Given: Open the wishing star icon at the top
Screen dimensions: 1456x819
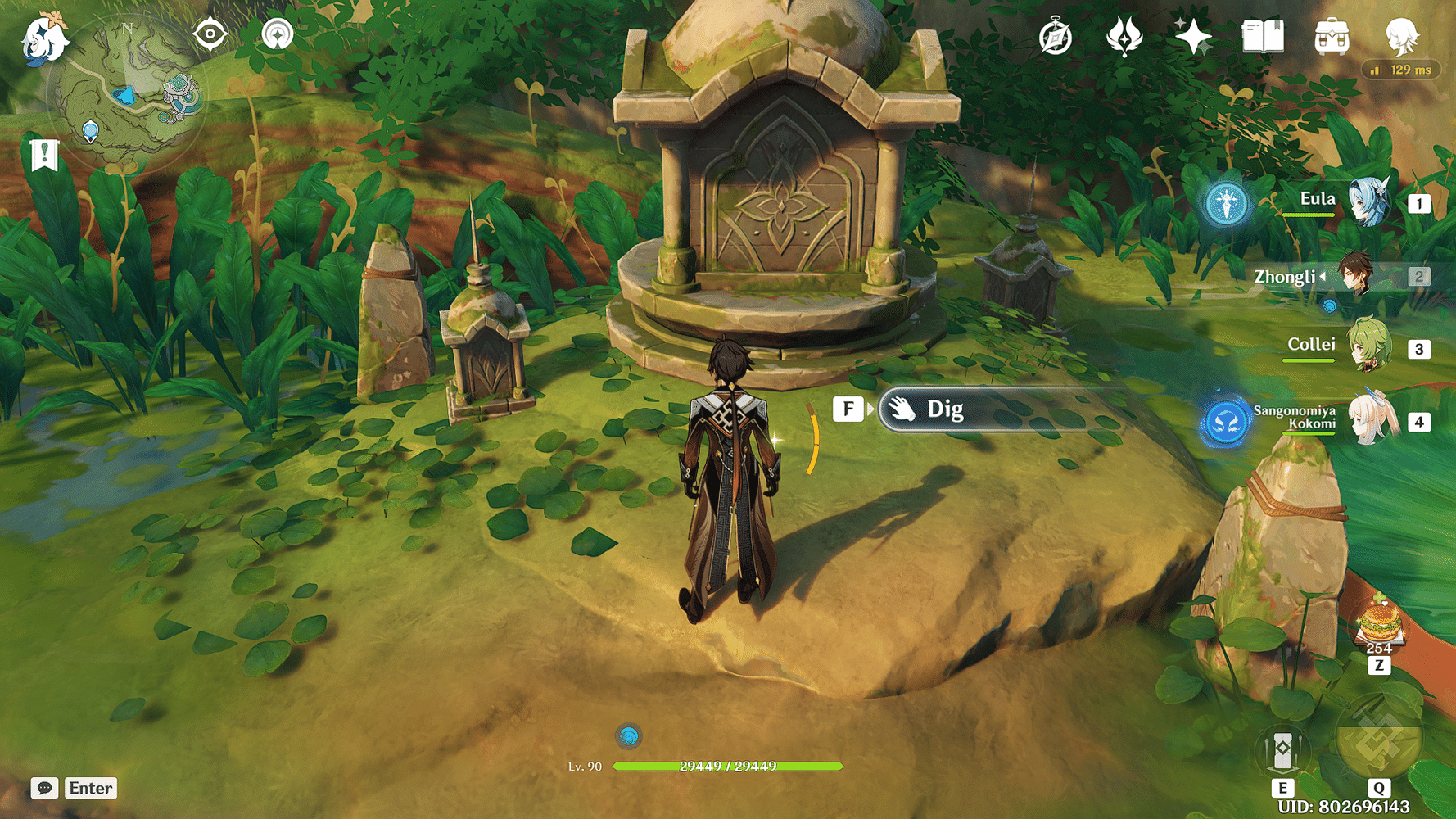Looking at the screenshot, I should click(1192, 36).
